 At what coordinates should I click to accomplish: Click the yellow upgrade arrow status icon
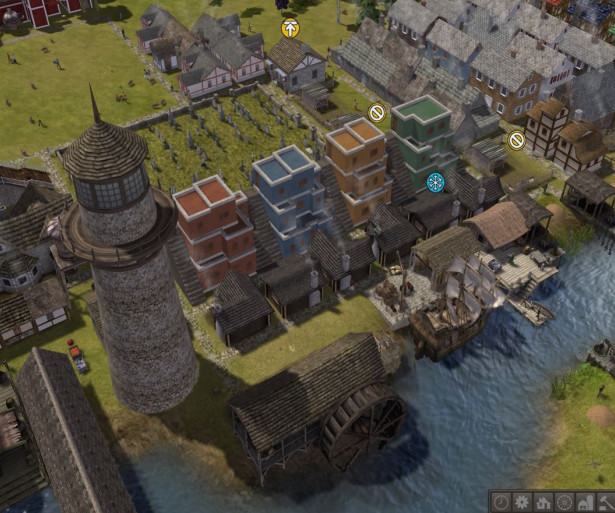[290, 28]
